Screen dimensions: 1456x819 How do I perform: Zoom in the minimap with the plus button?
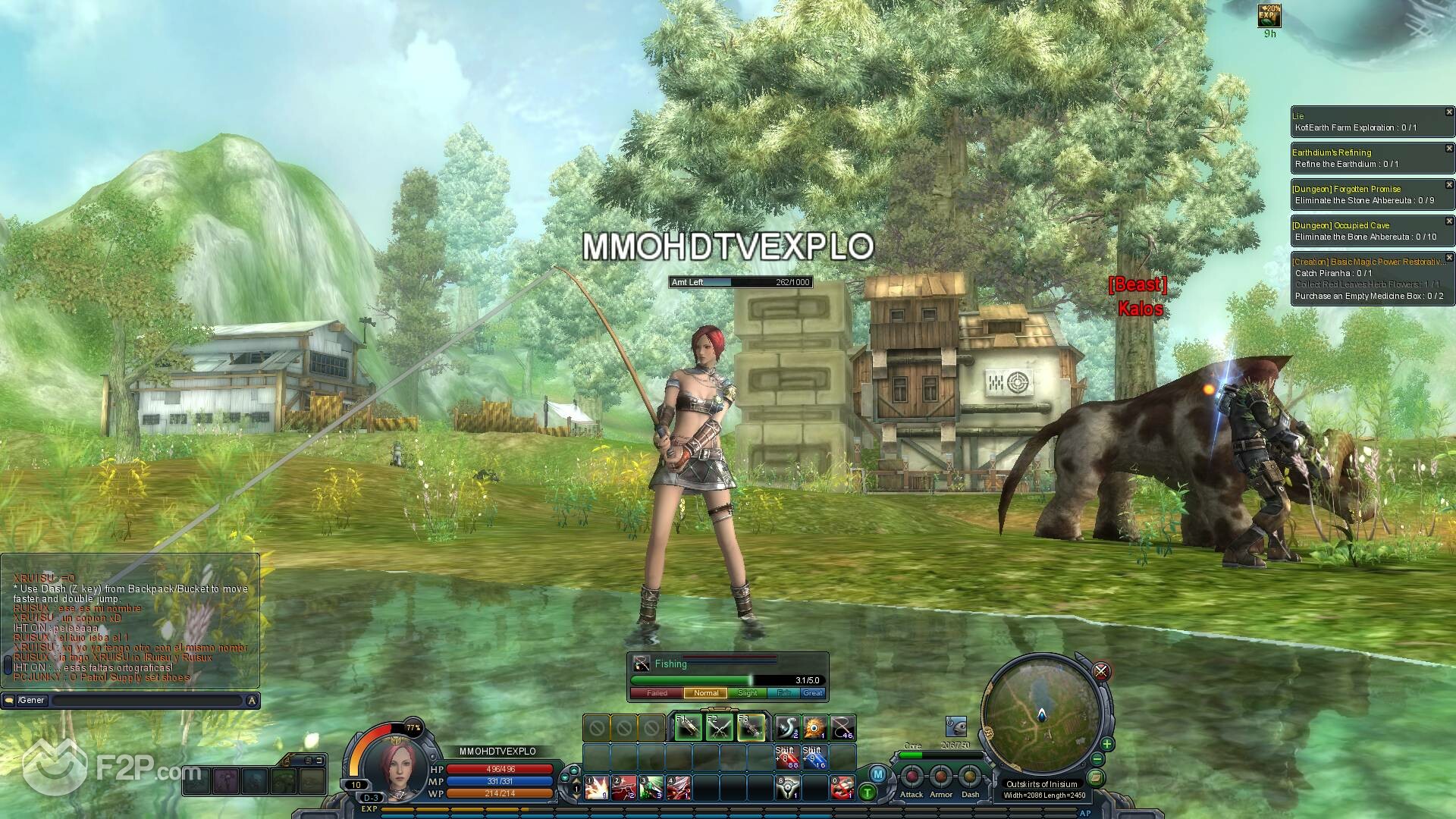(1107, 744)
